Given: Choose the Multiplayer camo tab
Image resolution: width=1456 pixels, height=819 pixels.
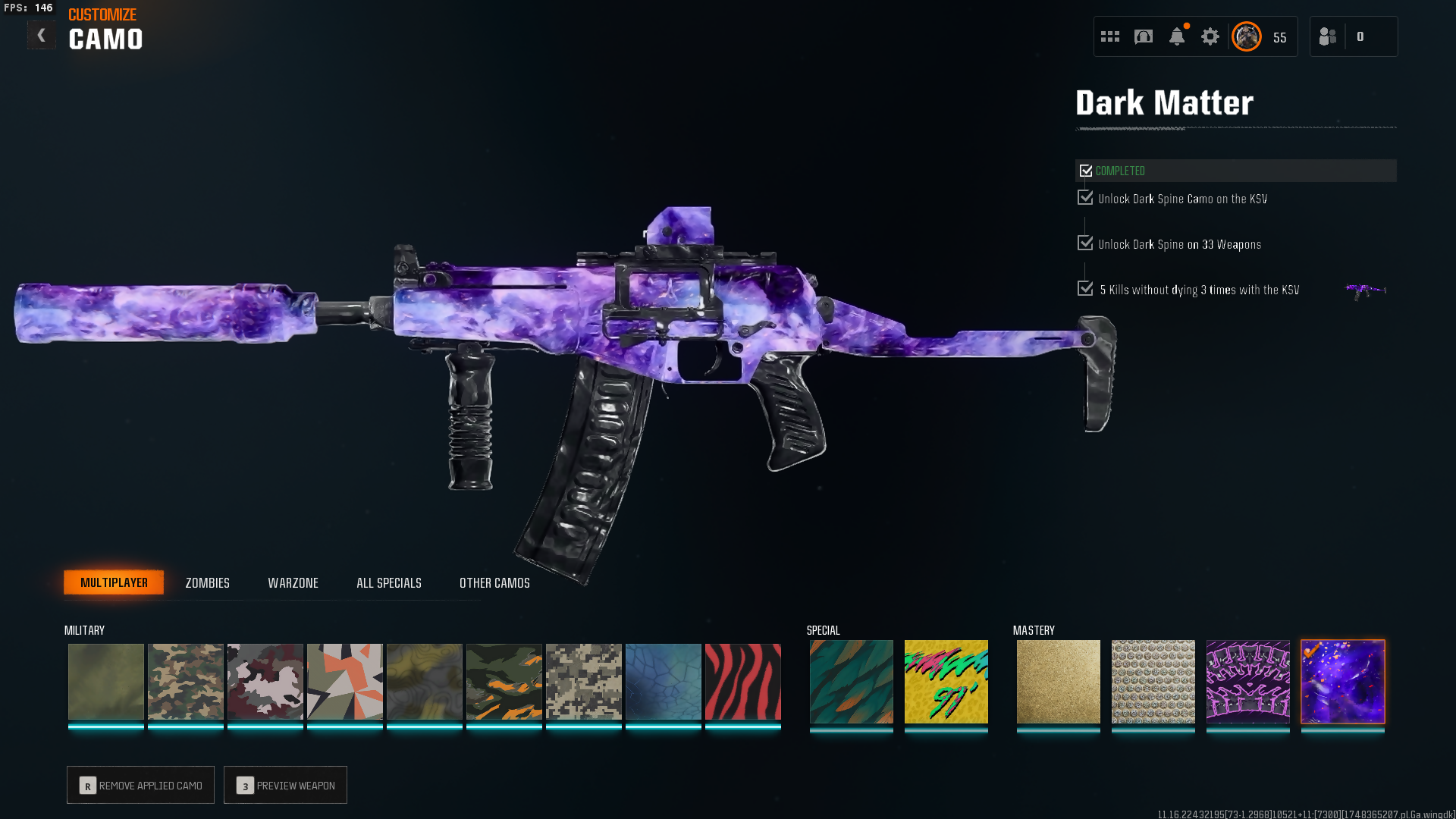Looking at the screenshot, I should 114,582.
